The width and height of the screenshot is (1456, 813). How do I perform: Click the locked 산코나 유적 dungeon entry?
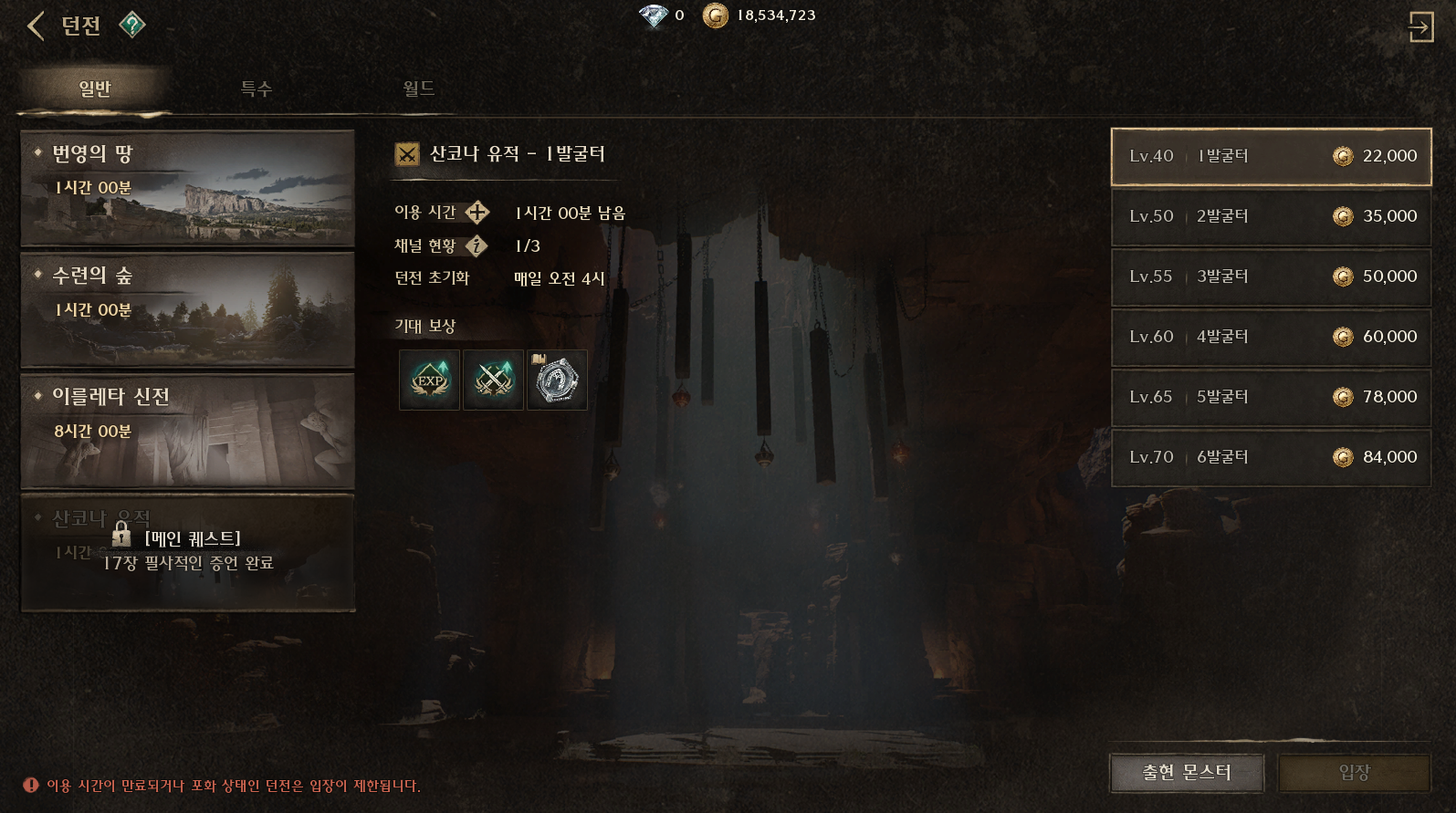pos(188,552)
